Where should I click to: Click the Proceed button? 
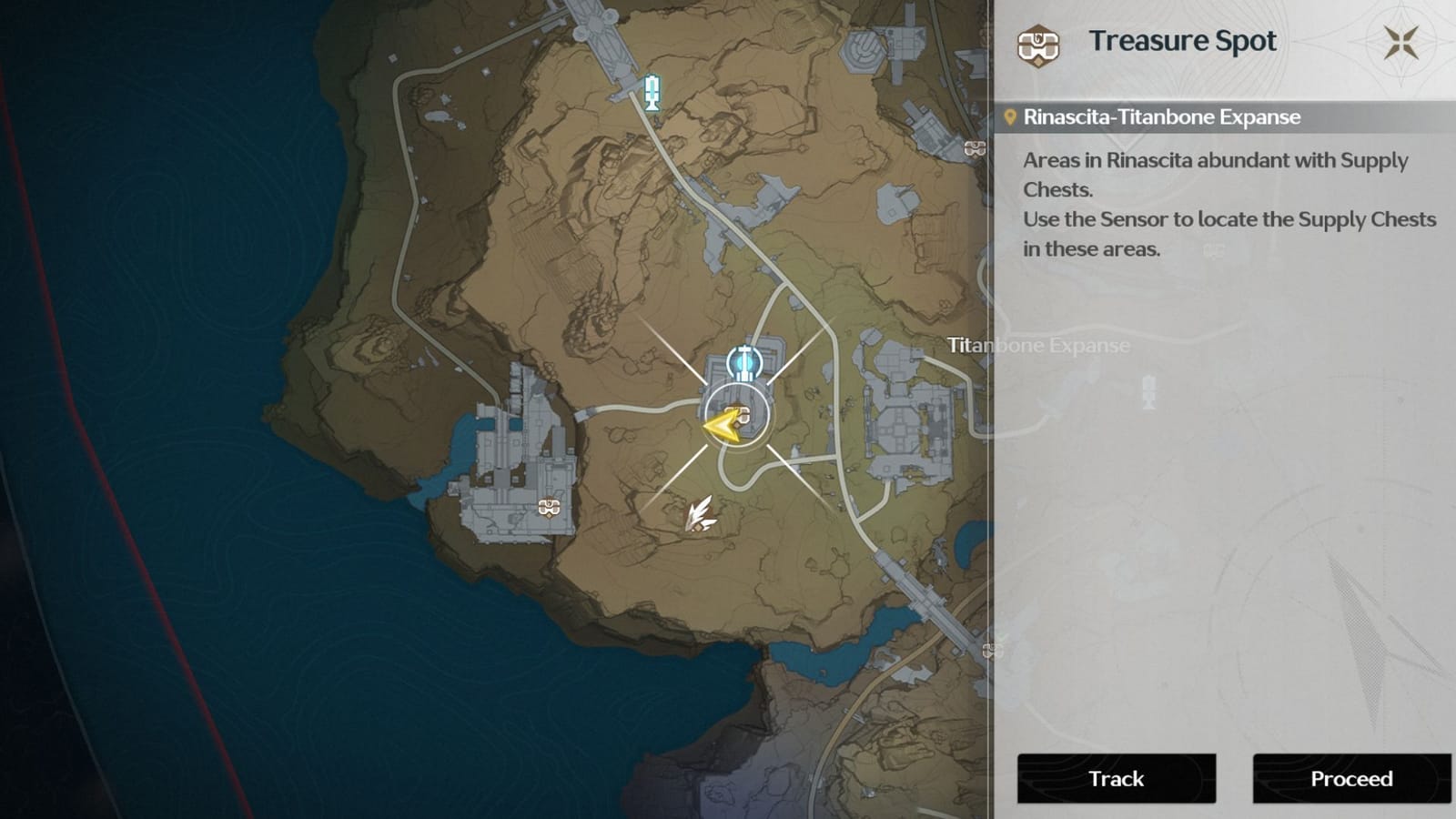click(x=1351, y=779)
